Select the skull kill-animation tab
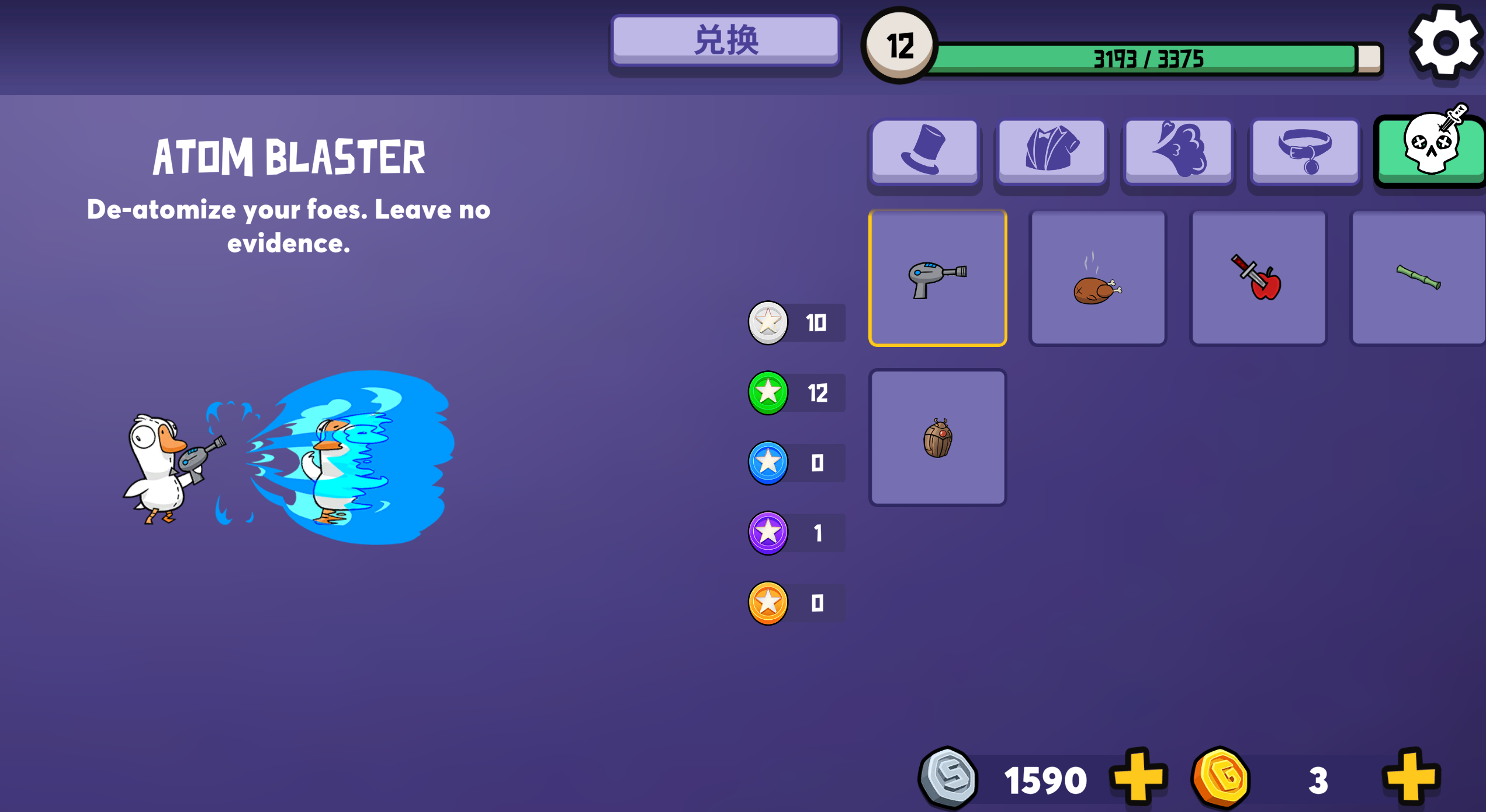 point(1431,150)
